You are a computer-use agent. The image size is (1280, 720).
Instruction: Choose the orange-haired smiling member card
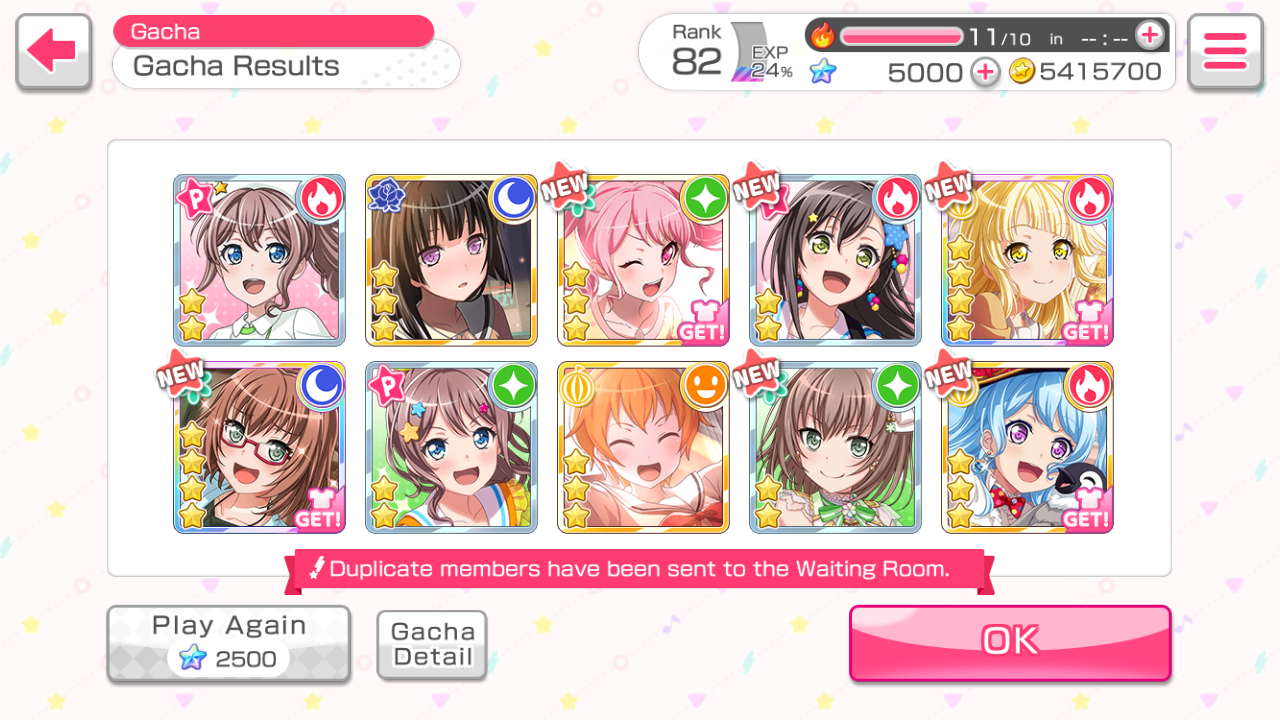(x=643, y=447)
